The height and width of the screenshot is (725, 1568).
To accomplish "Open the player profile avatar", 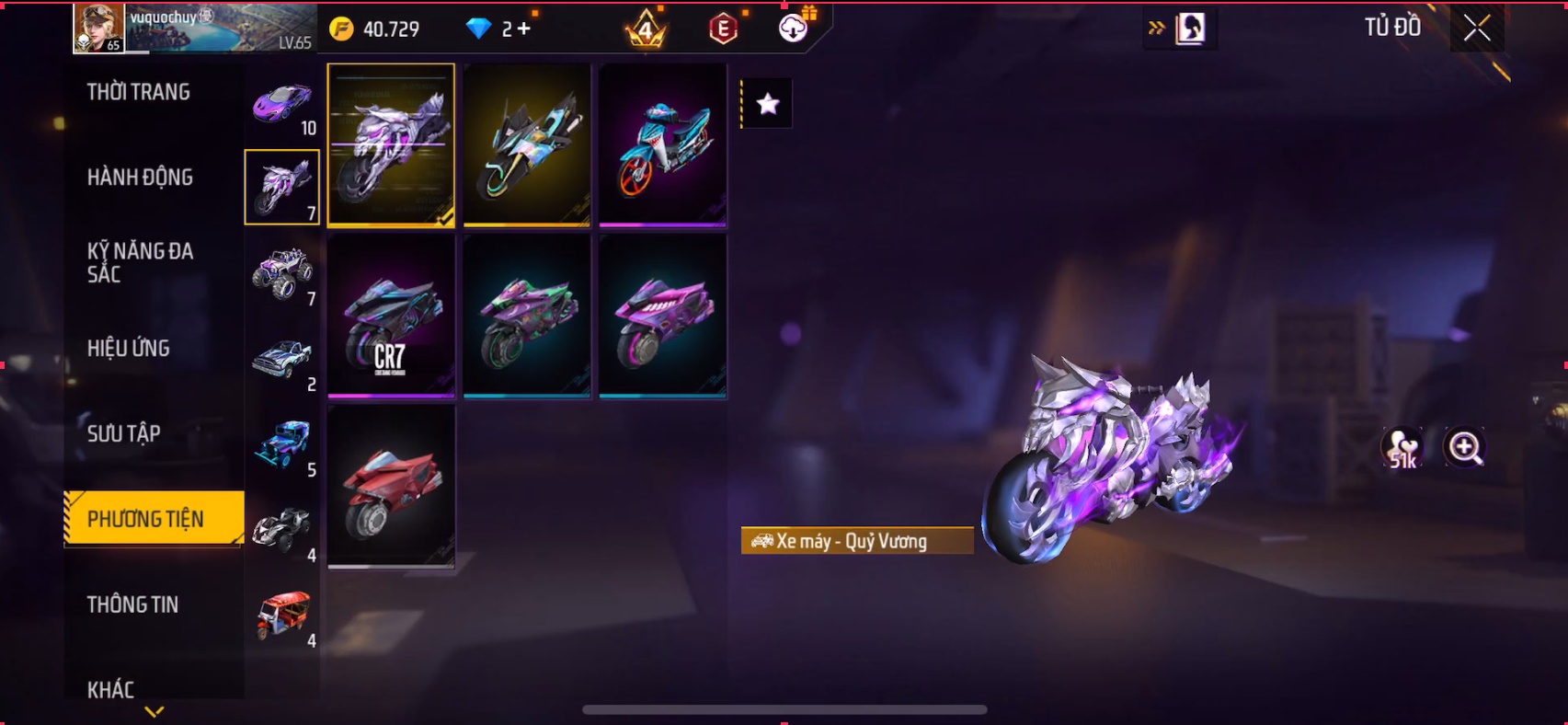I will pyautogui.click(x=98, y=28).
